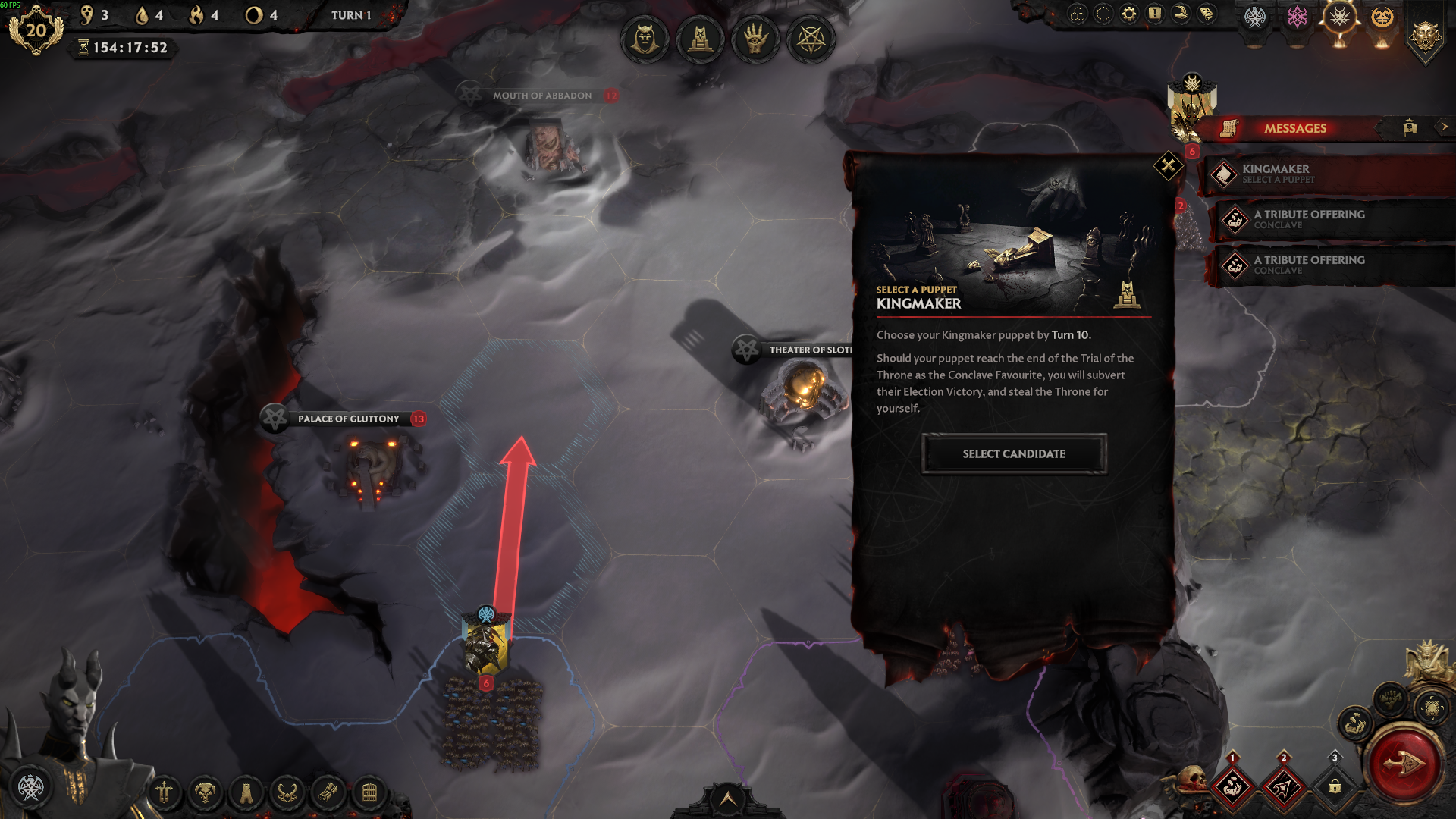Viewport: 1456px width, 819px height.
Task: Expand the Messages header arrow
Action: pos(1444,127)
